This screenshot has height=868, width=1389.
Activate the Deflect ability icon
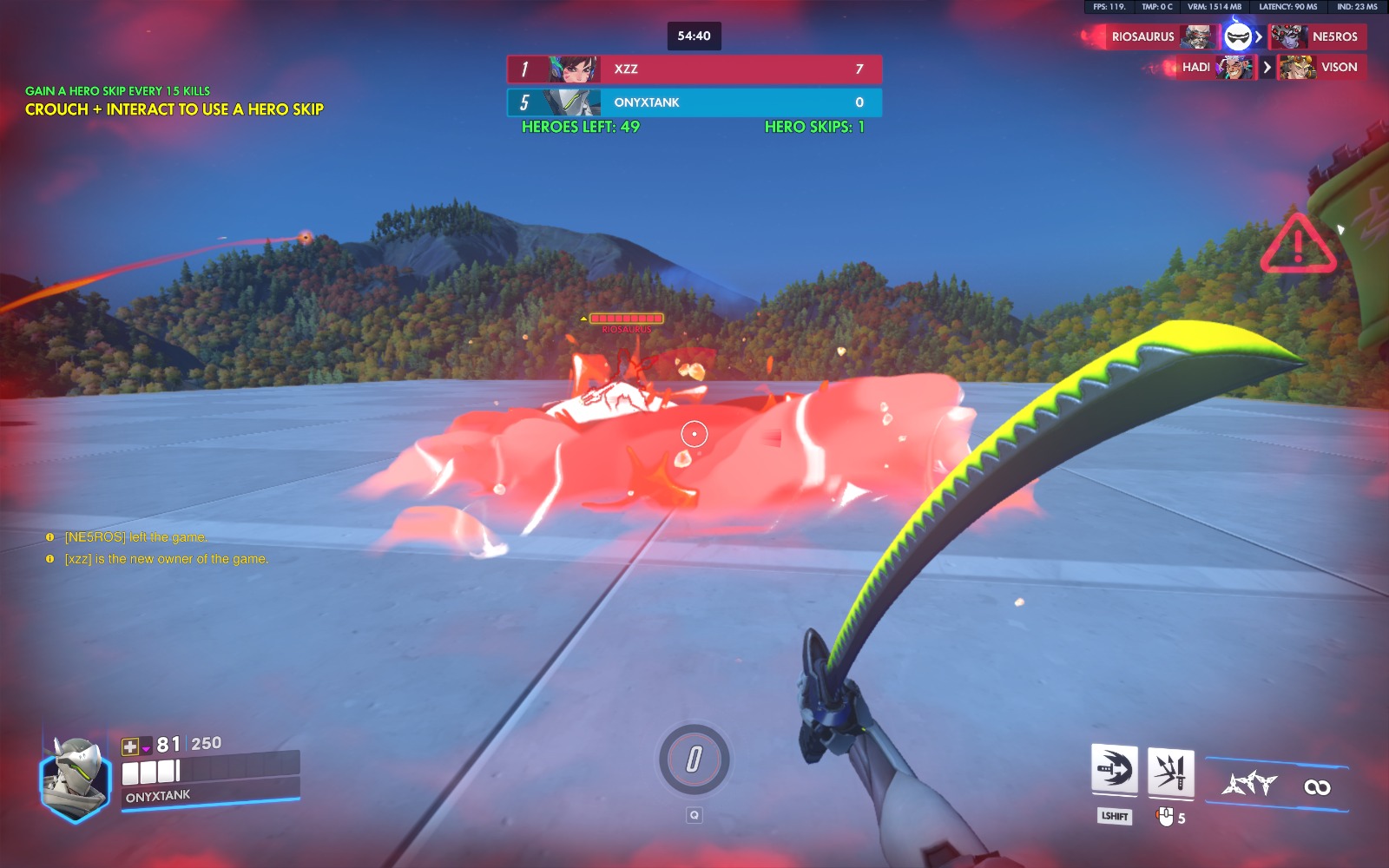tap(1170, 771)
